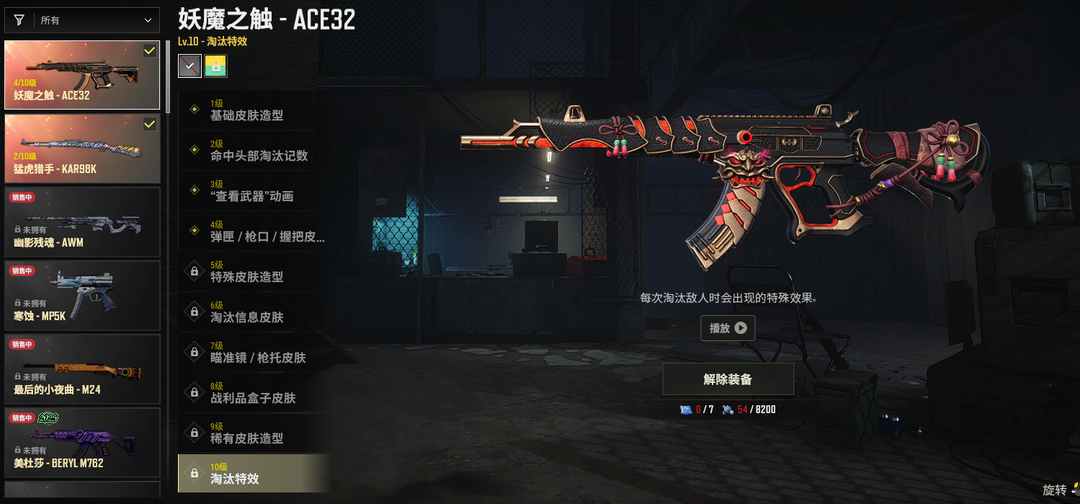This screenshot has width=1080, height=504.
Task: Select level 10 淘汰特效 row
Action: (255, 473)
